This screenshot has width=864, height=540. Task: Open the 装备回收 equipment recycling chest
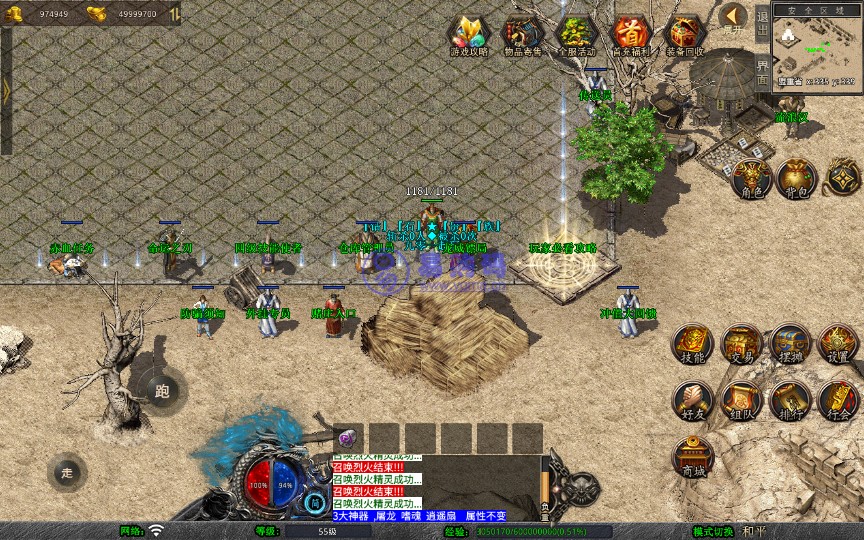[x=685, y=34]
